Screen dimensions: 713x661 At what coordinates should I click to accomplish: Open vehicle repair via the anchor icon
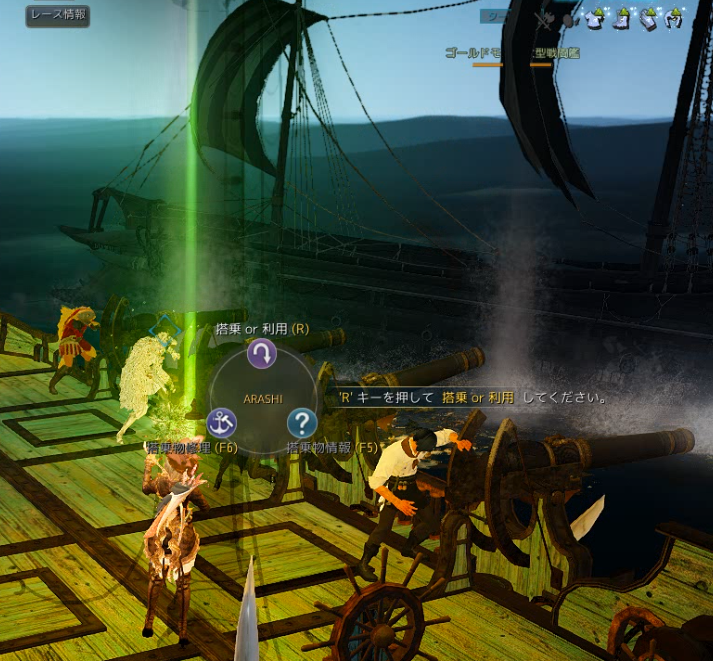click(x=221, y=422)
